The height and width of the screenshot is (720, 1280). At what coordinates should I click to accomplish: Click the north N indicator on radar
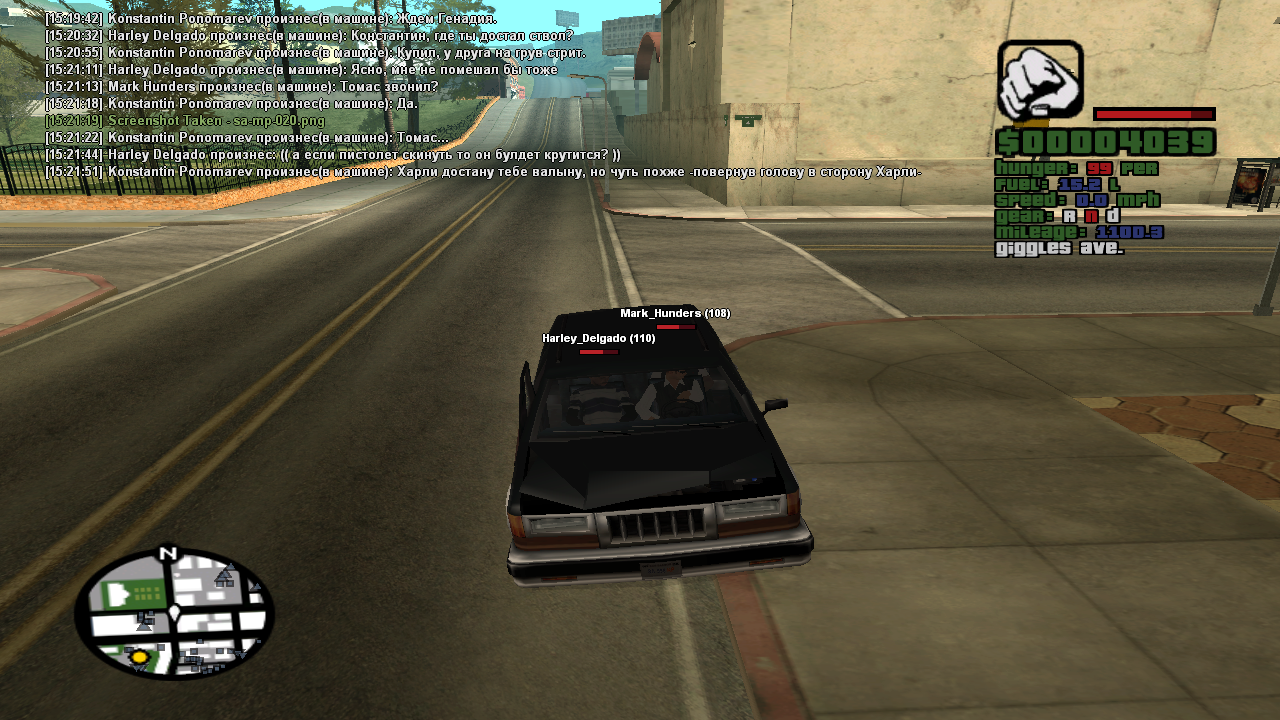pos(167,553)
